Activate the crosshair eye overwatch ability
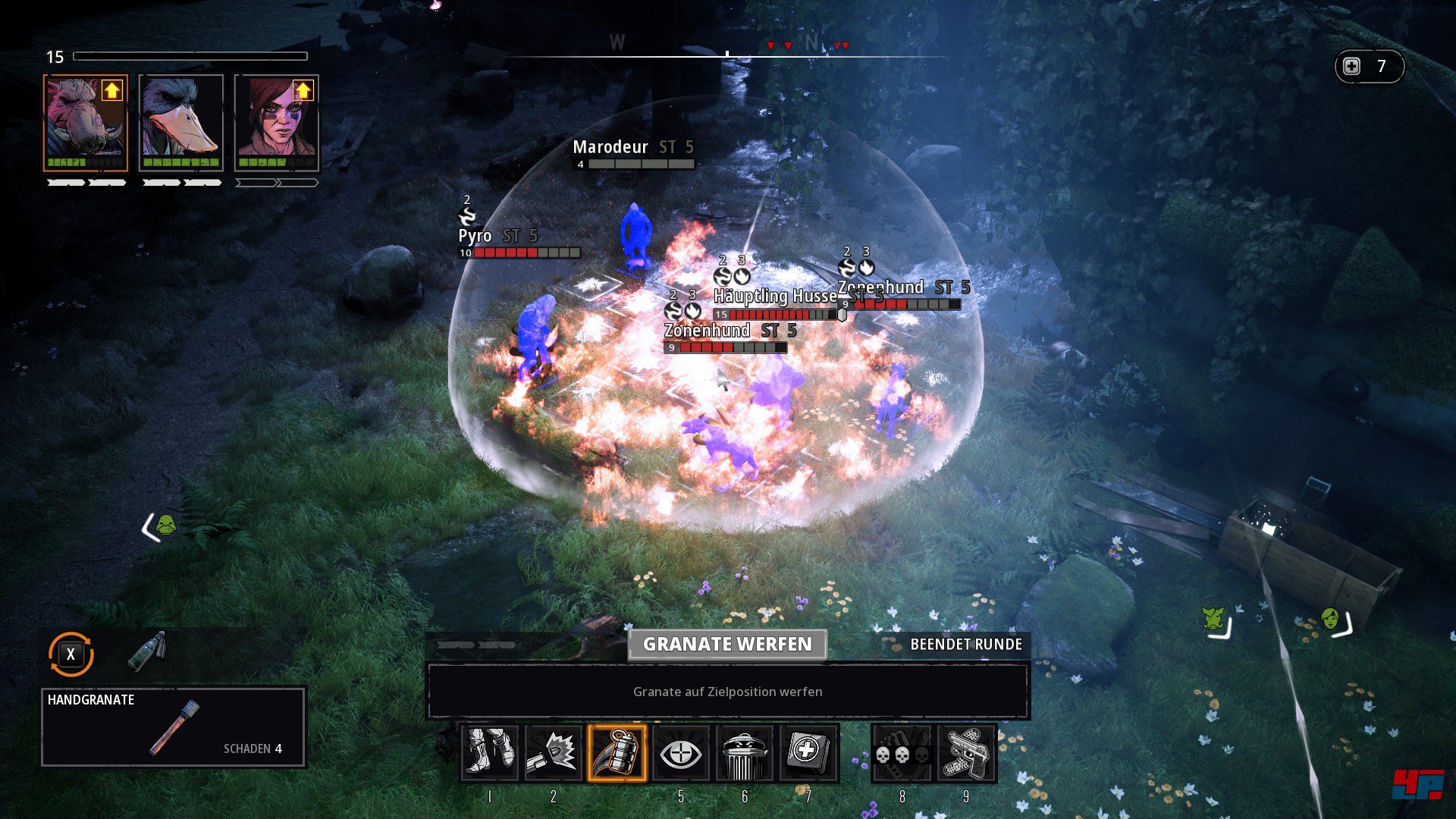Viewport: 1456px width, 819px height. pyautogui.click(x=680, y=753)
